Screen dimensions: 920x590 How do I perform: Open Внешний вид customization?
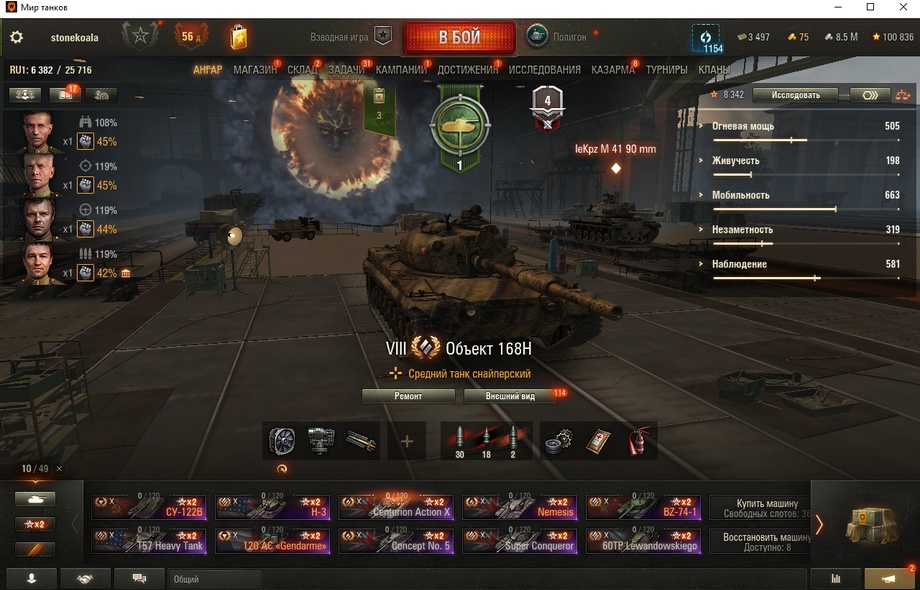[x=510, y=396]
